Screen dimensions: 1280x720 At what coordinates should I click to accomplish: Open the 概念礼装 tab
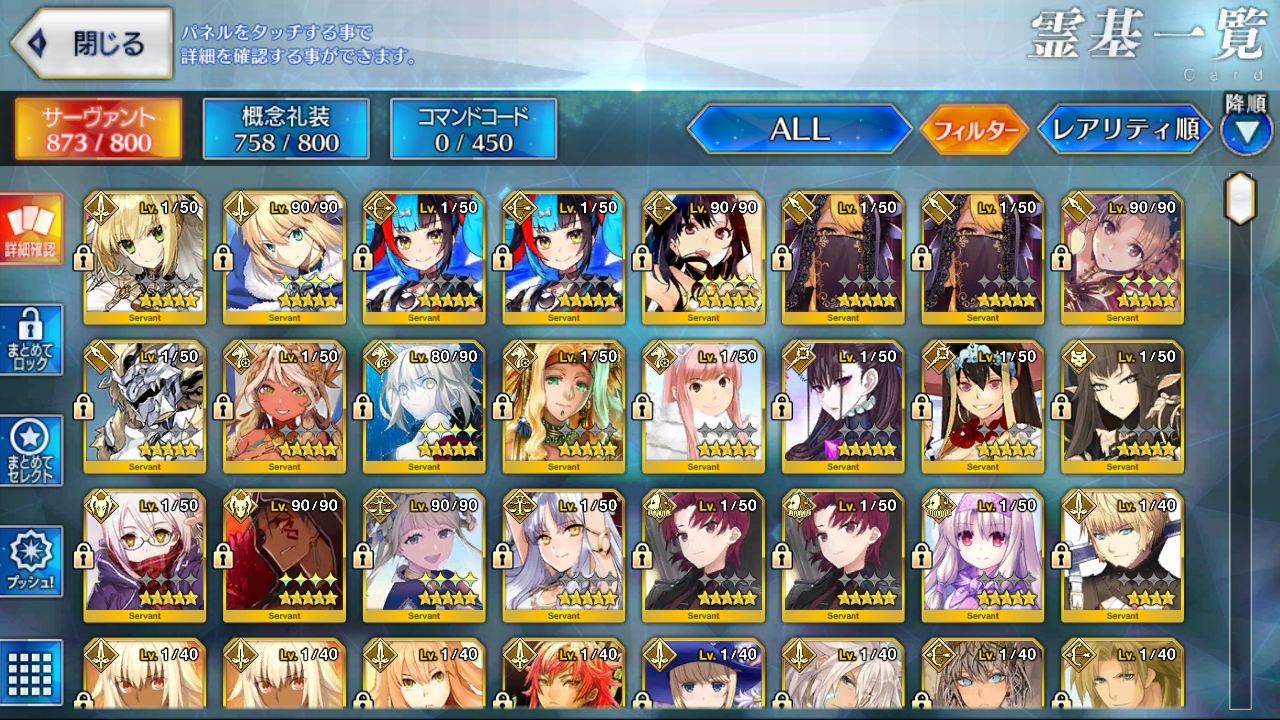pyautogui.click(x=286, y=129)
